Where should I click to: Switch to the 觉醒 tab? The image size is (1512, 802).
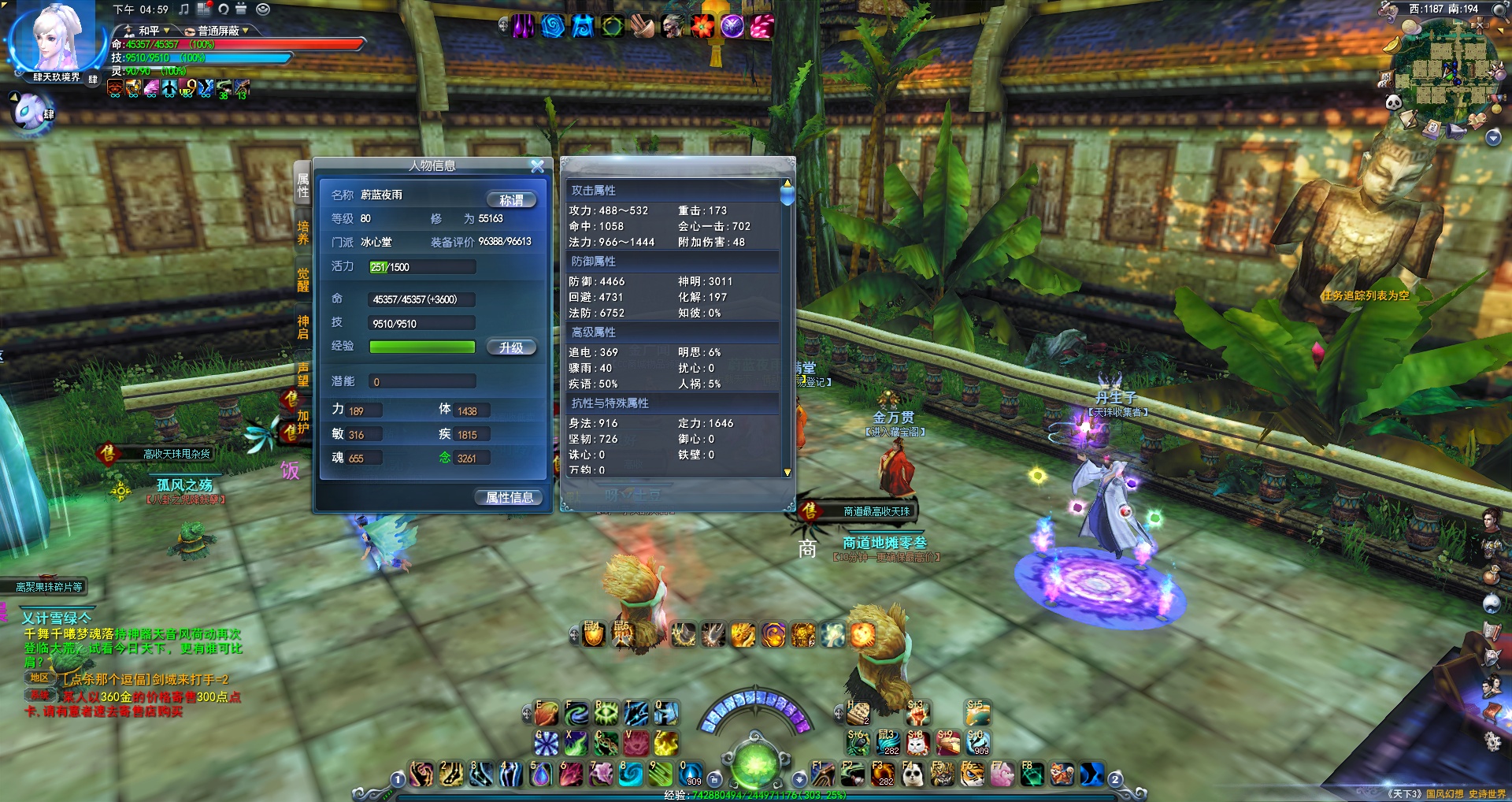tap(303, 280)
